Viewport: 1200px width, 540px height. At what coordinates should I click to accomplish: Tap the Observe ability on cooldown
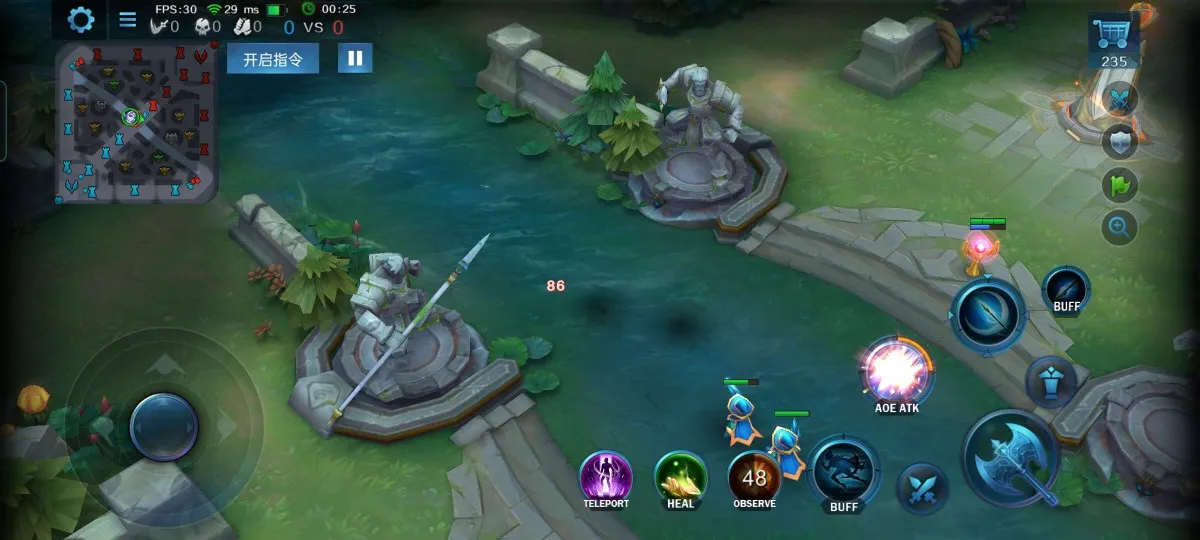coord(754,475)
